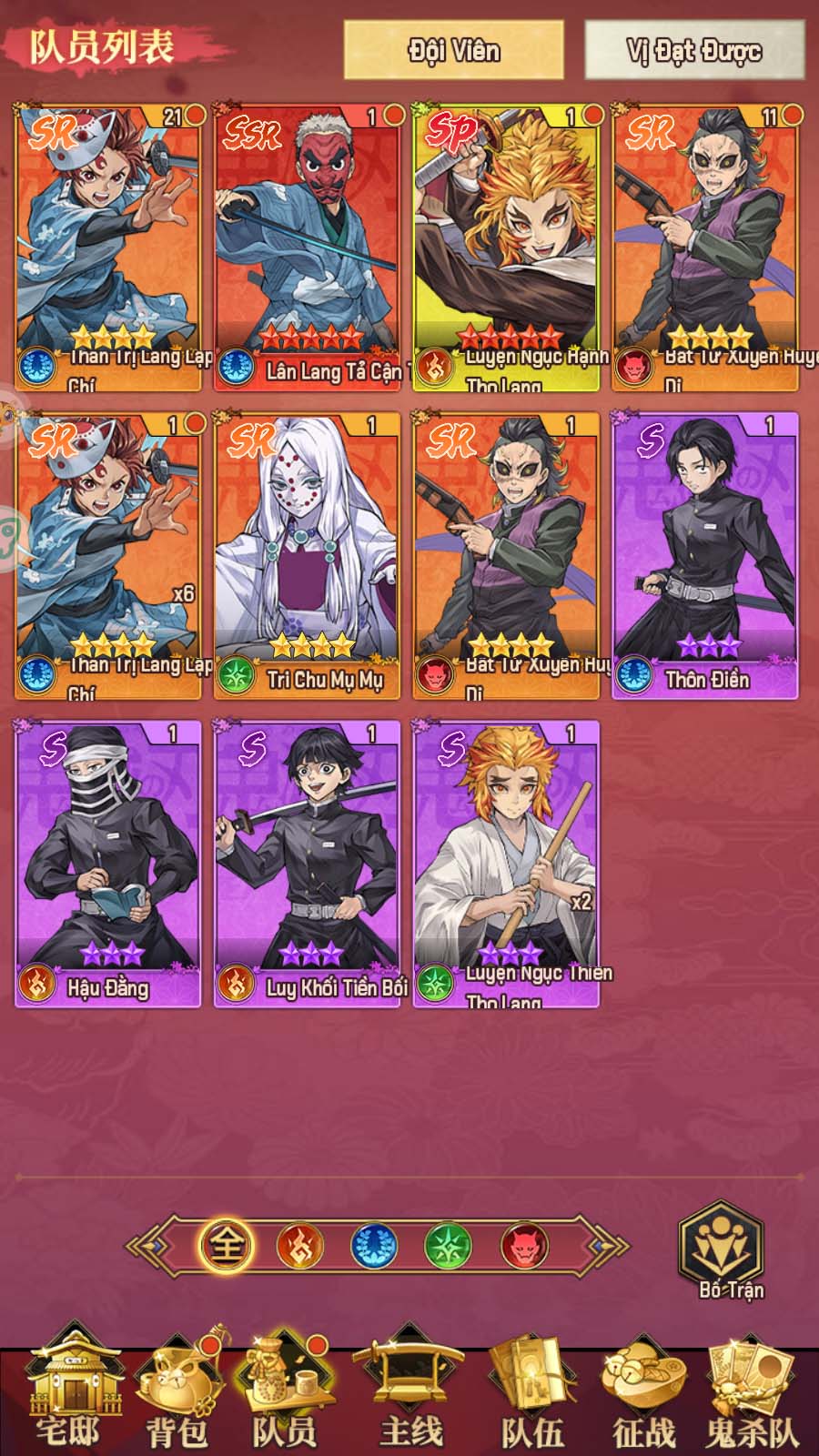Screen dimensions: 819x1456
Task: Filter members by the red demon mask element
Action: click(524, 1245)
